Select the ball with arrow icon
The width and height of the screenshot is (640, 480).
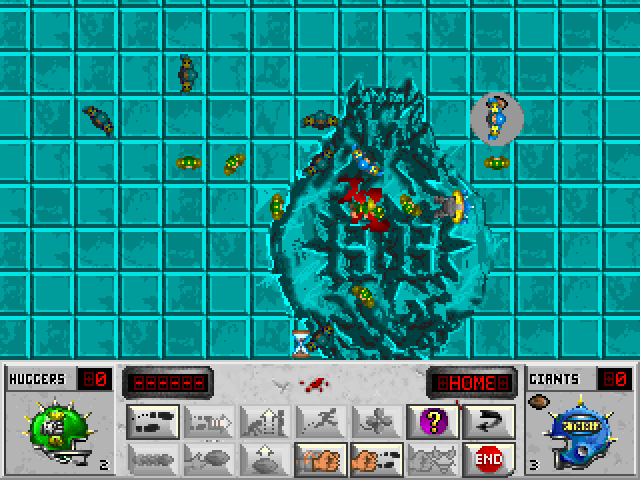coord(208,459)
